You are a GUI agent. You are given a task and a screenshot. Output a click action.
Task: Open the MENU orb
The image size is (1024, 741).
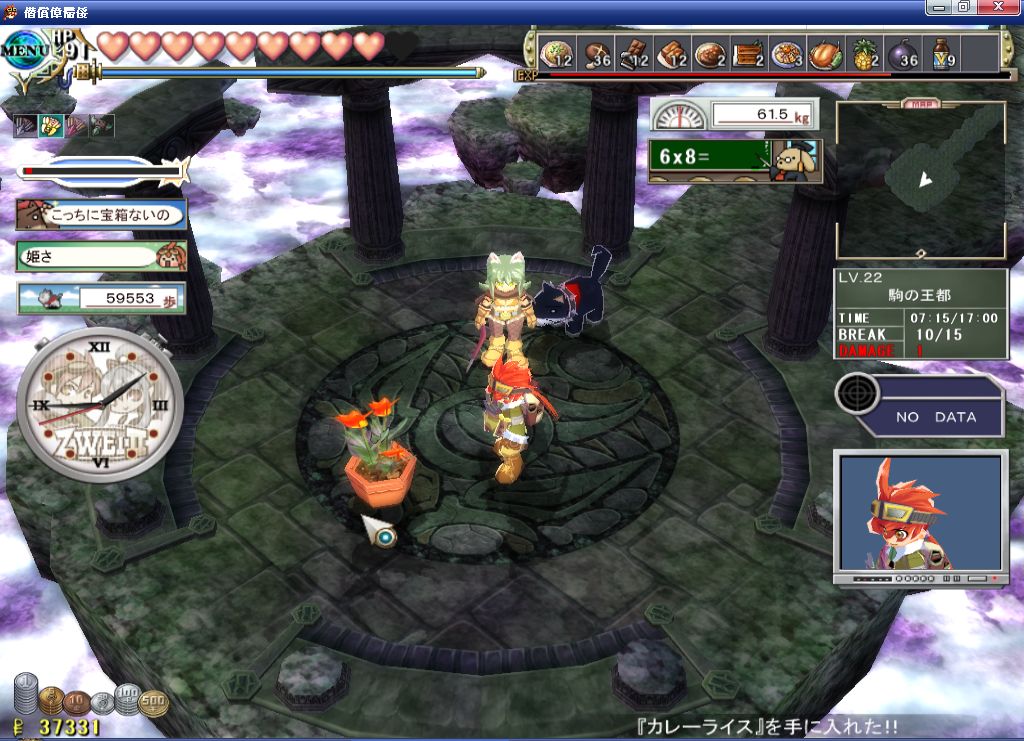tap(24, 47)
